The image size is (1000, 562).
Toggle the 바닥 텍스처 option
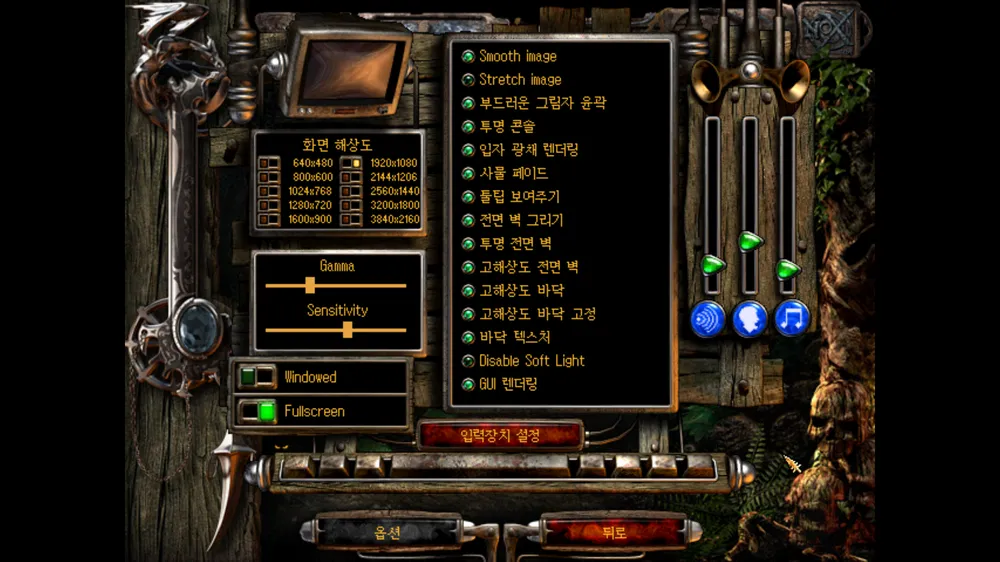point(467,338)
